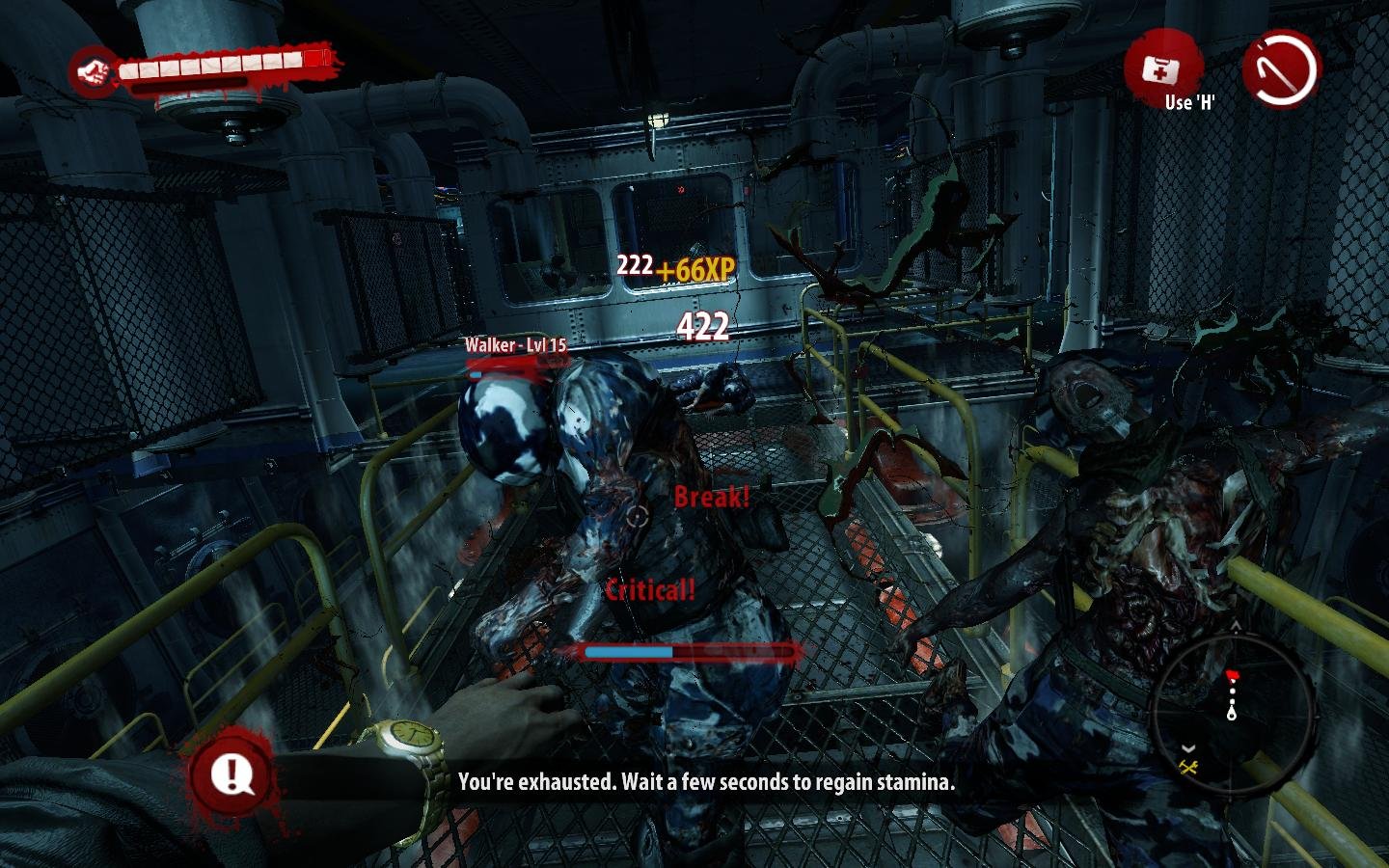The width and height of the screenshot is (1389, 868).
Task: Toggle the upward chevron above the minimap
Action: tap(1235, 626)
